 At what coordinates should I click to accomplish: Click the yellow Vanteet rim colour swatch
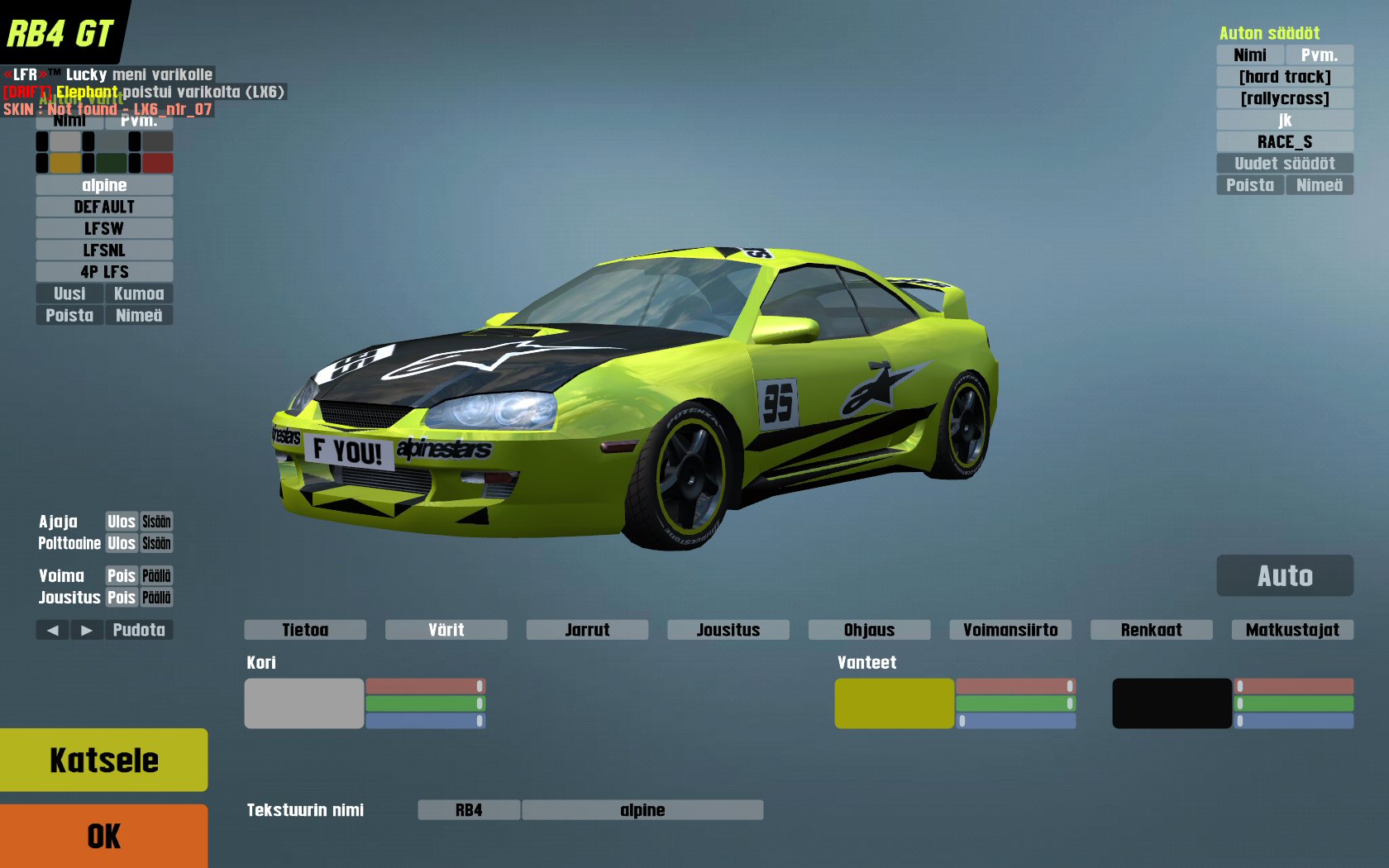point(894,703)
